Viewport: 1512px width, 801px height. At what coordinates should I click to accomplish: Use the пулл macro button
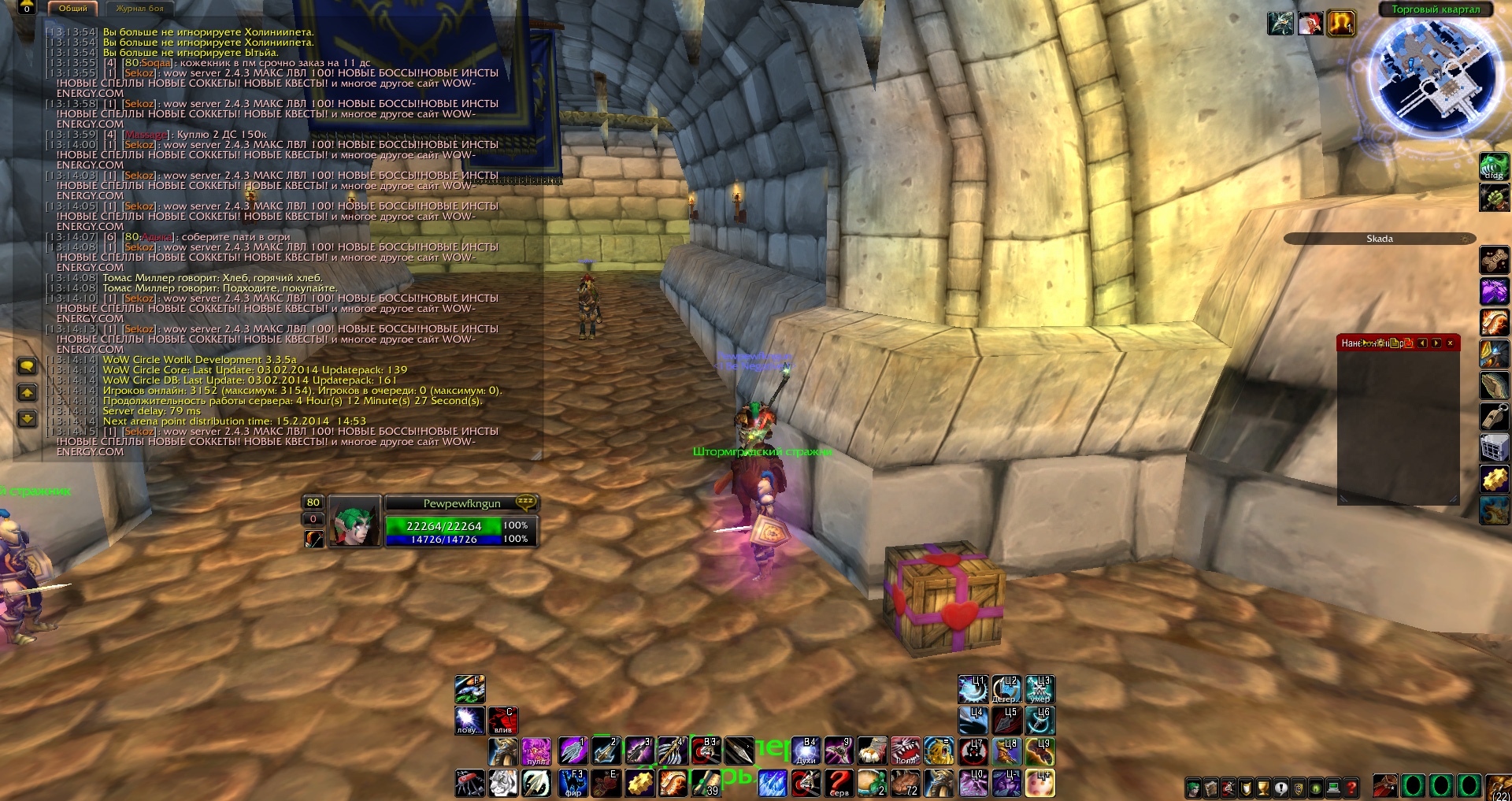(x=536, y=751)
